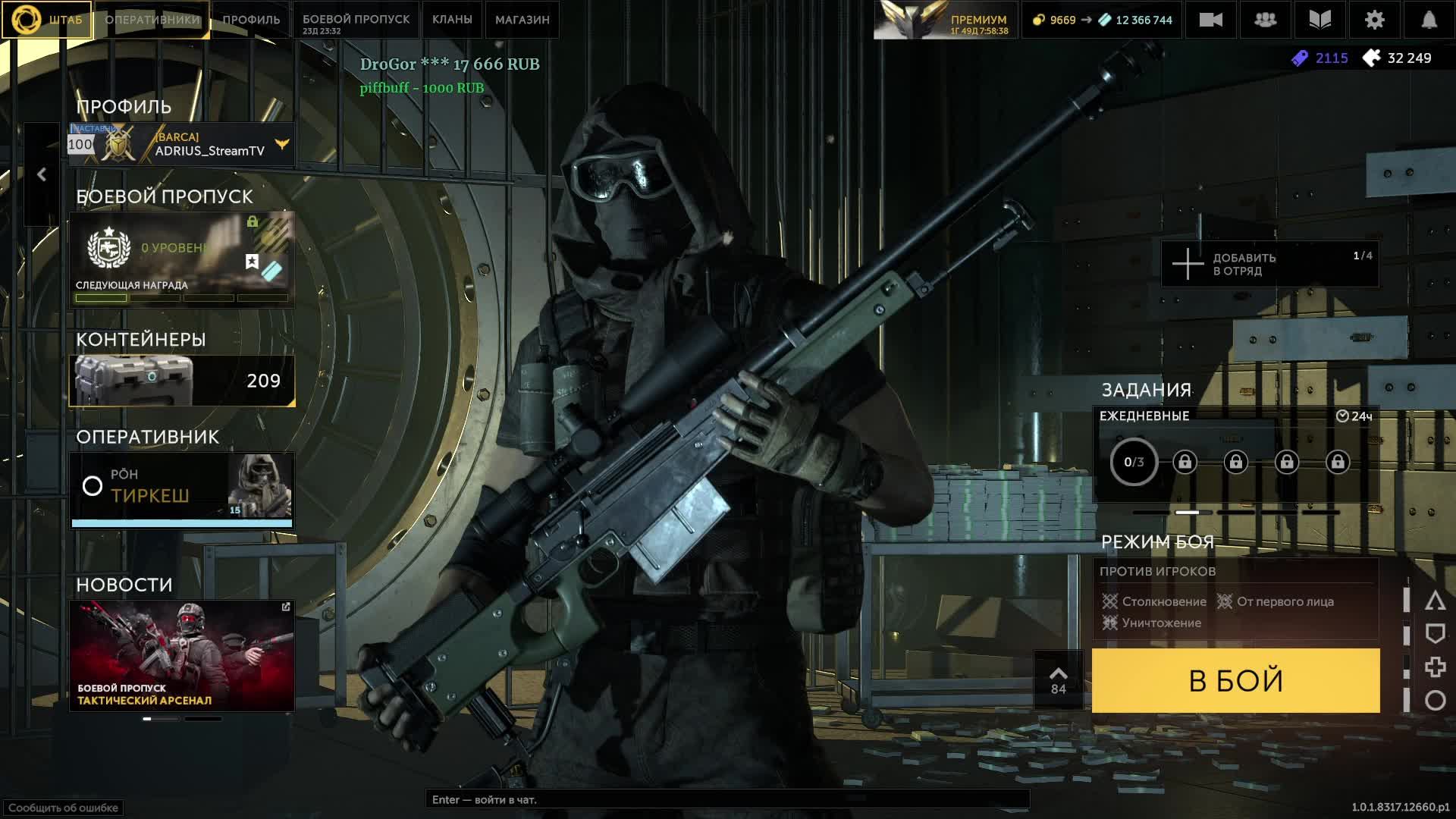The image size is (1456, 819).
Task: Start a match with В БОЙ
Action: (x=1235, y=680)
